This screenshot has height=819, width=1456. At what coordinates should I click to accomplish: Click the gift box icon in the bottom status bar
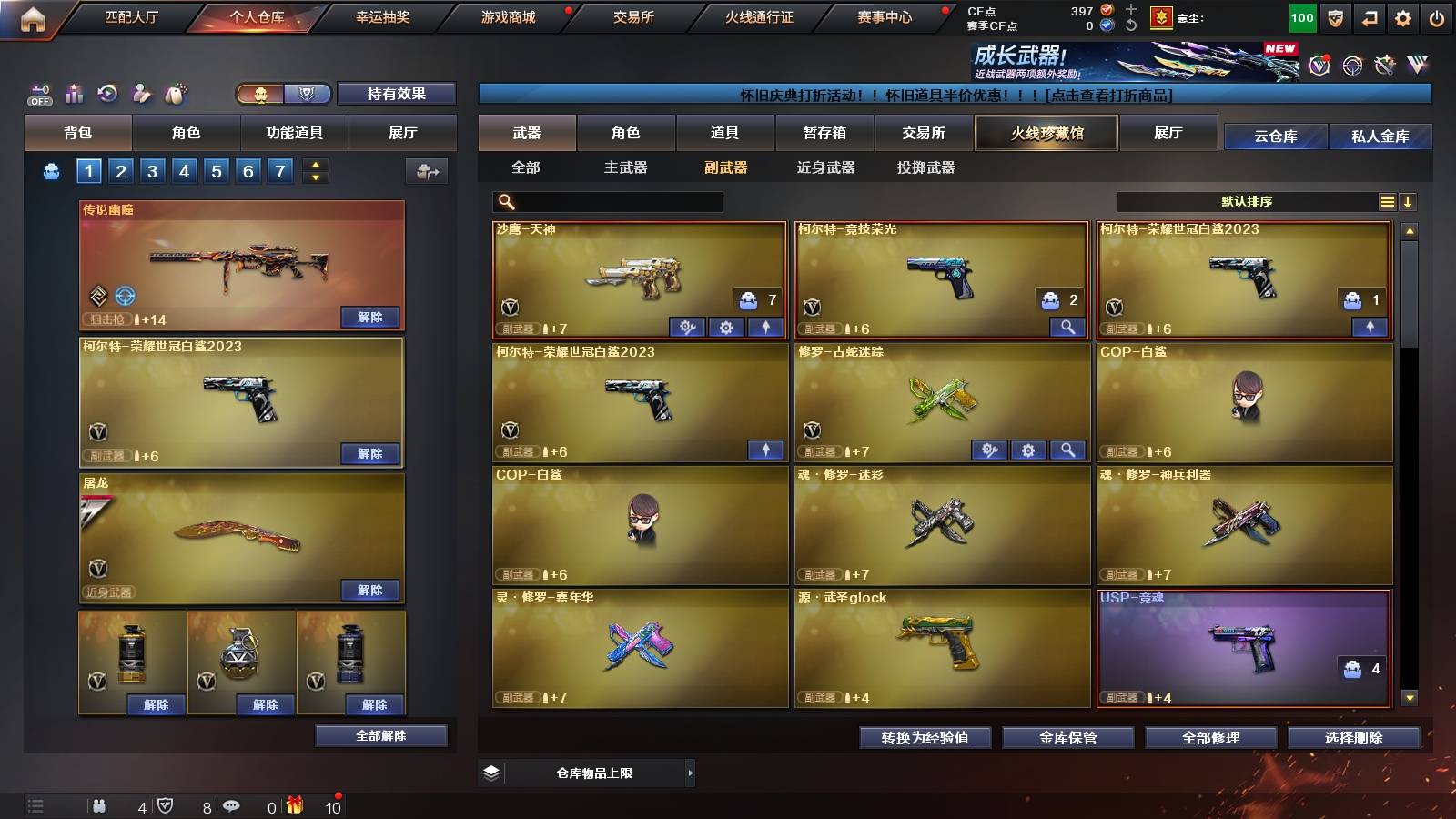(x=293, y=804)
